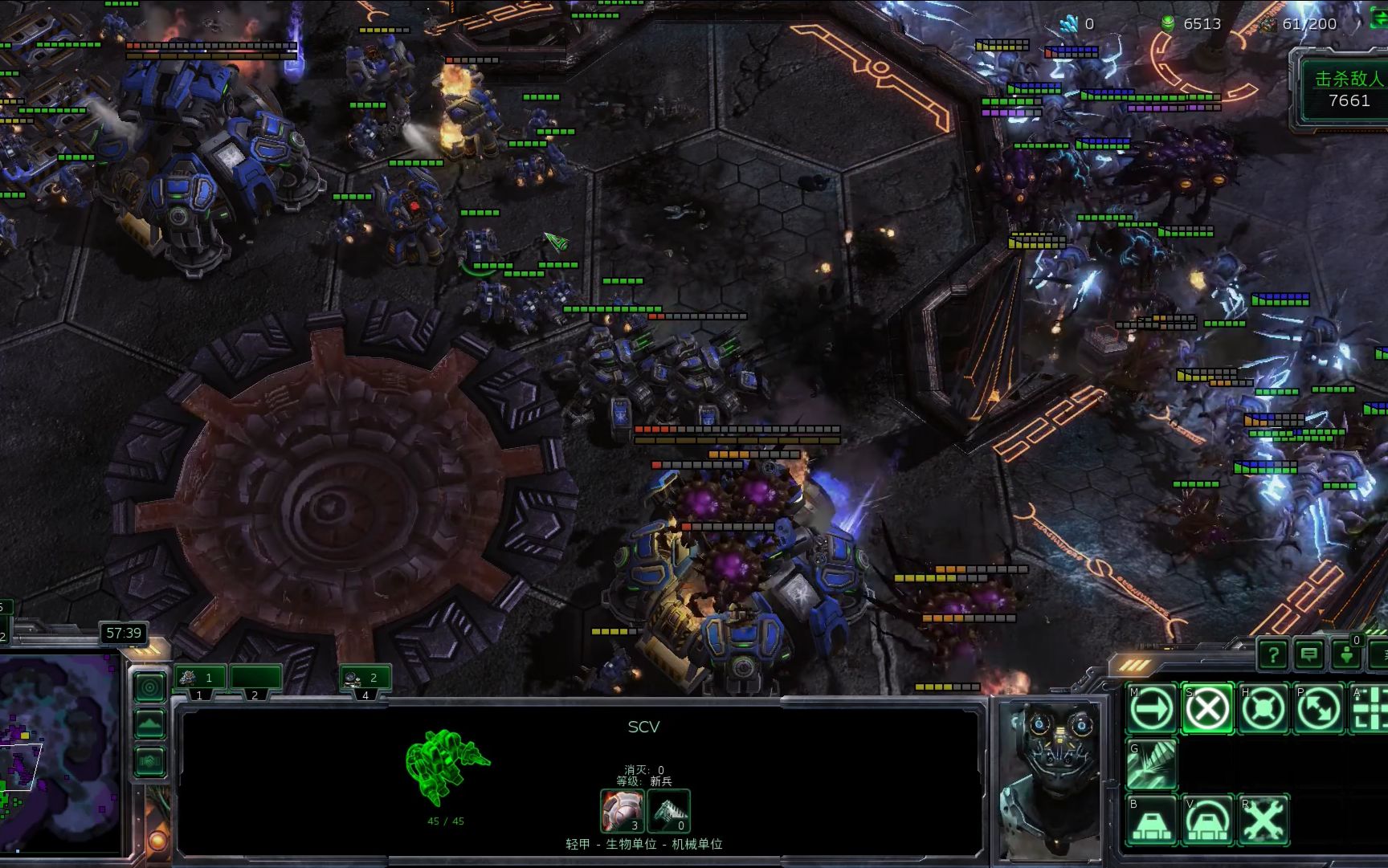The width and height of the screenshot is (1388, 868).
Task: Activate the minimap ping button
Action: 149,687
